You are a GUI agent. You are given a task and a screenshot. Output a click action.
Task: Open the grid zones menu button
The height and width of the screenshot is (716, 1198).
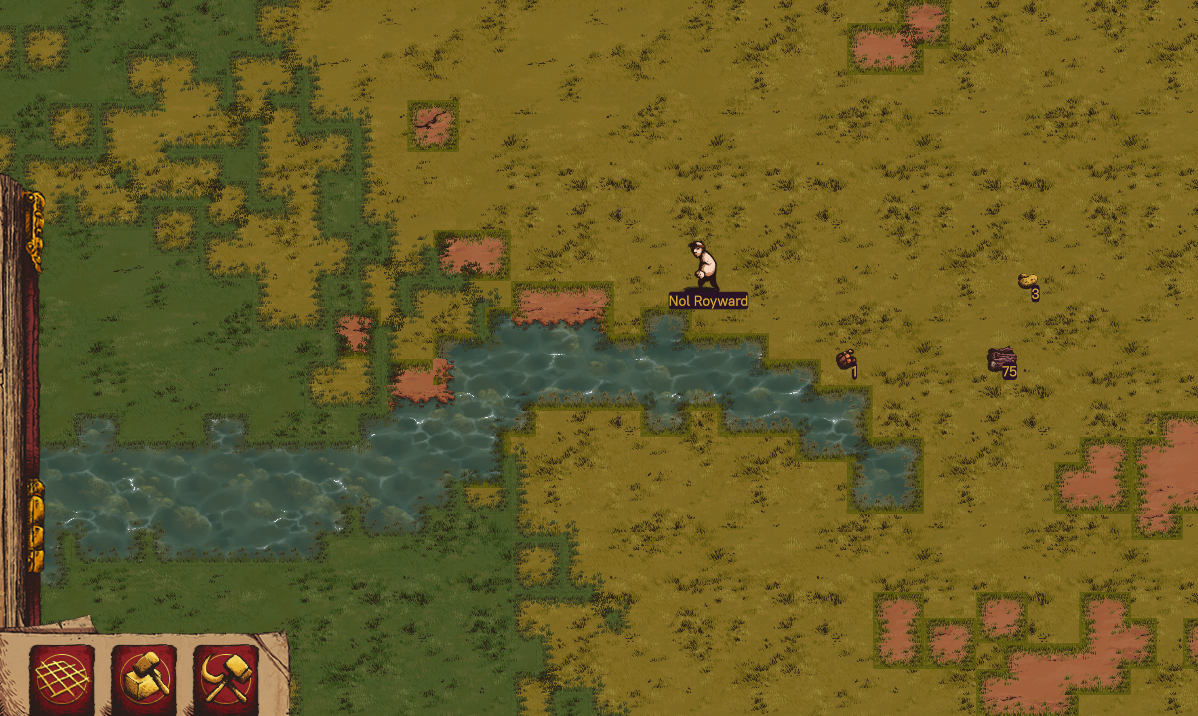pos(62,679)
